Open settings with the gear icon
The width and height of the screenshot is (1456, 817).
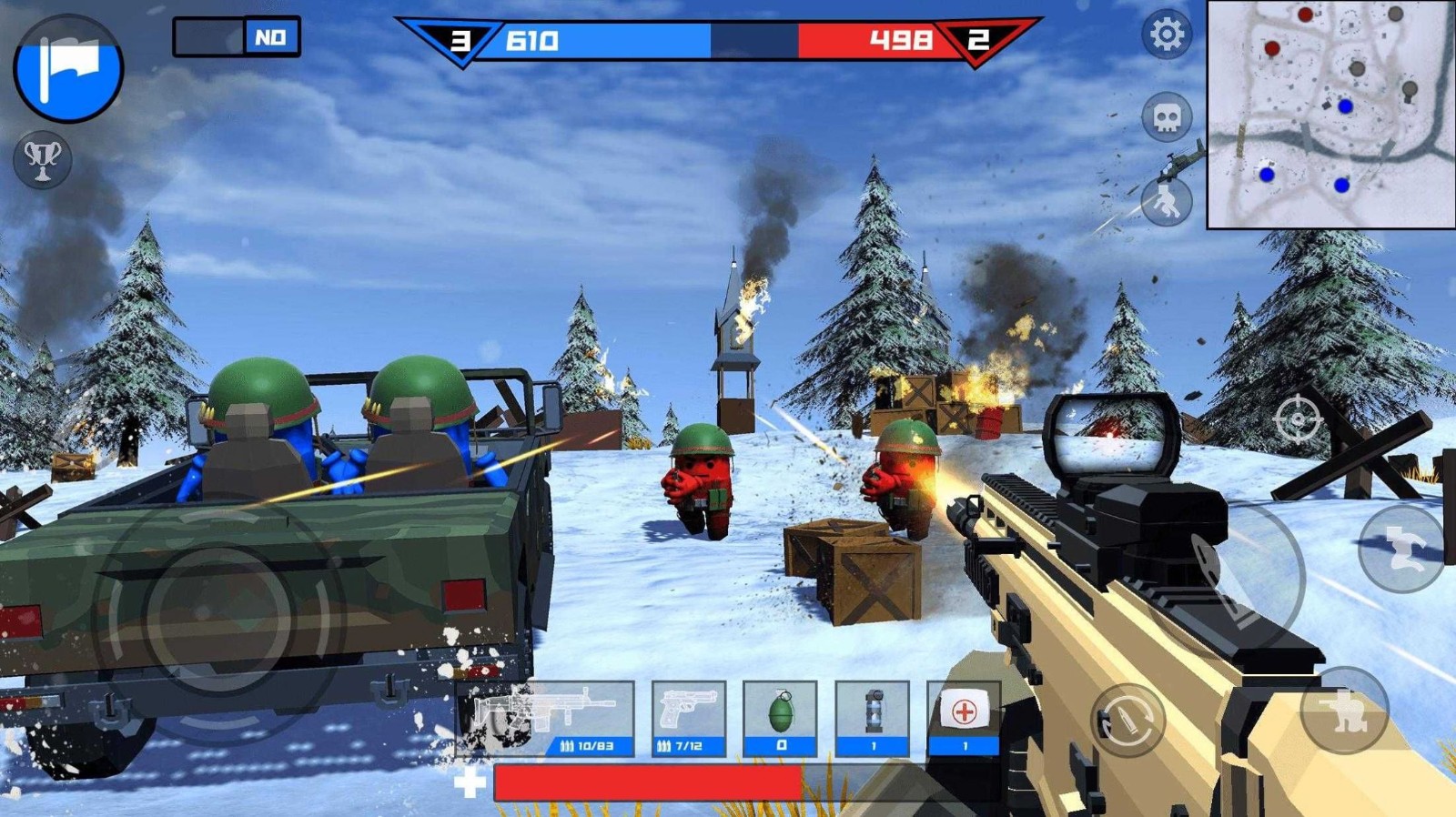[1167, 35]
